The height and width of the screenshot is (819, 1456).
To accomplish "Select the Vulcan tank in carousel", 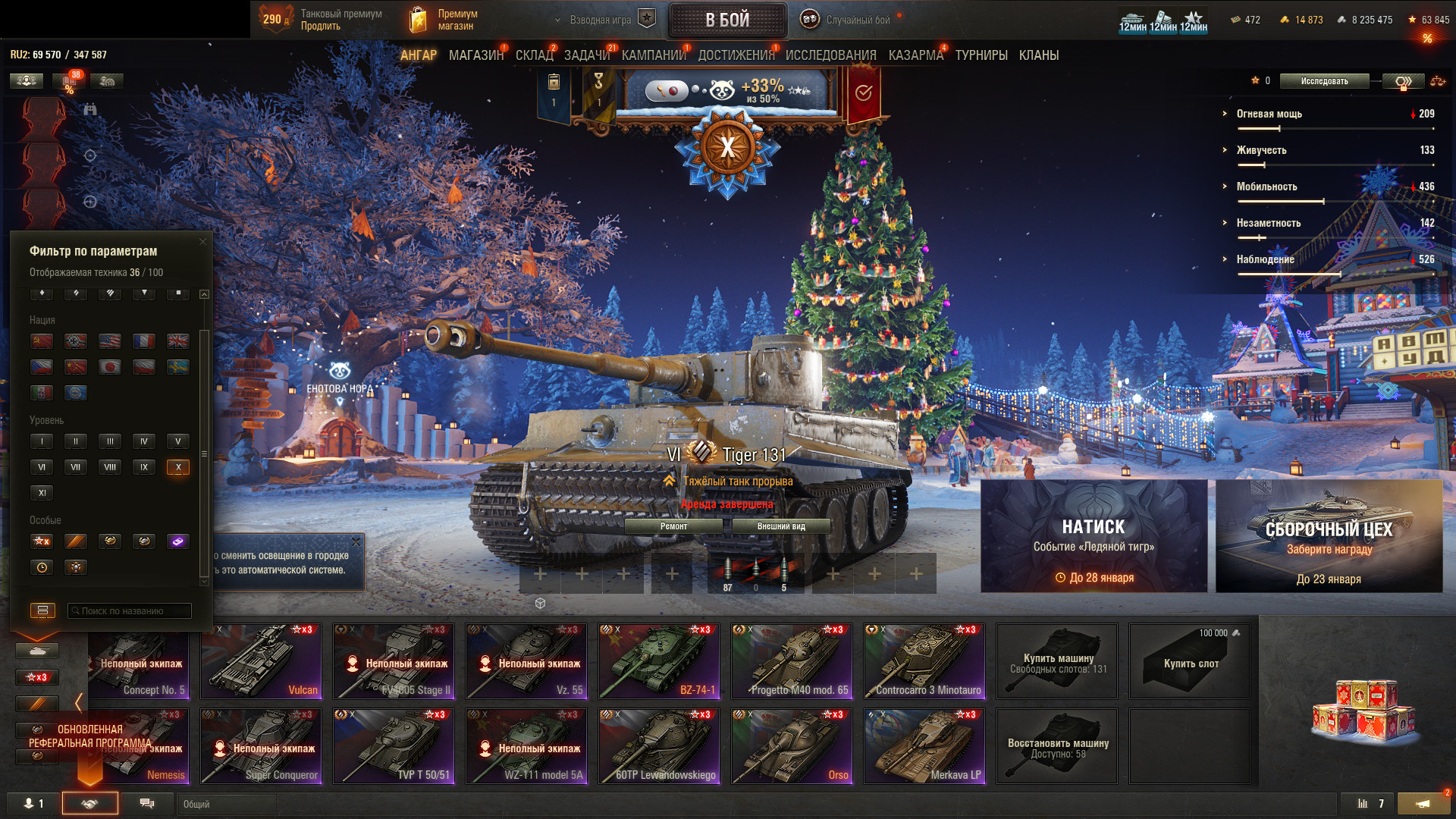I will [x=261, y=661].
